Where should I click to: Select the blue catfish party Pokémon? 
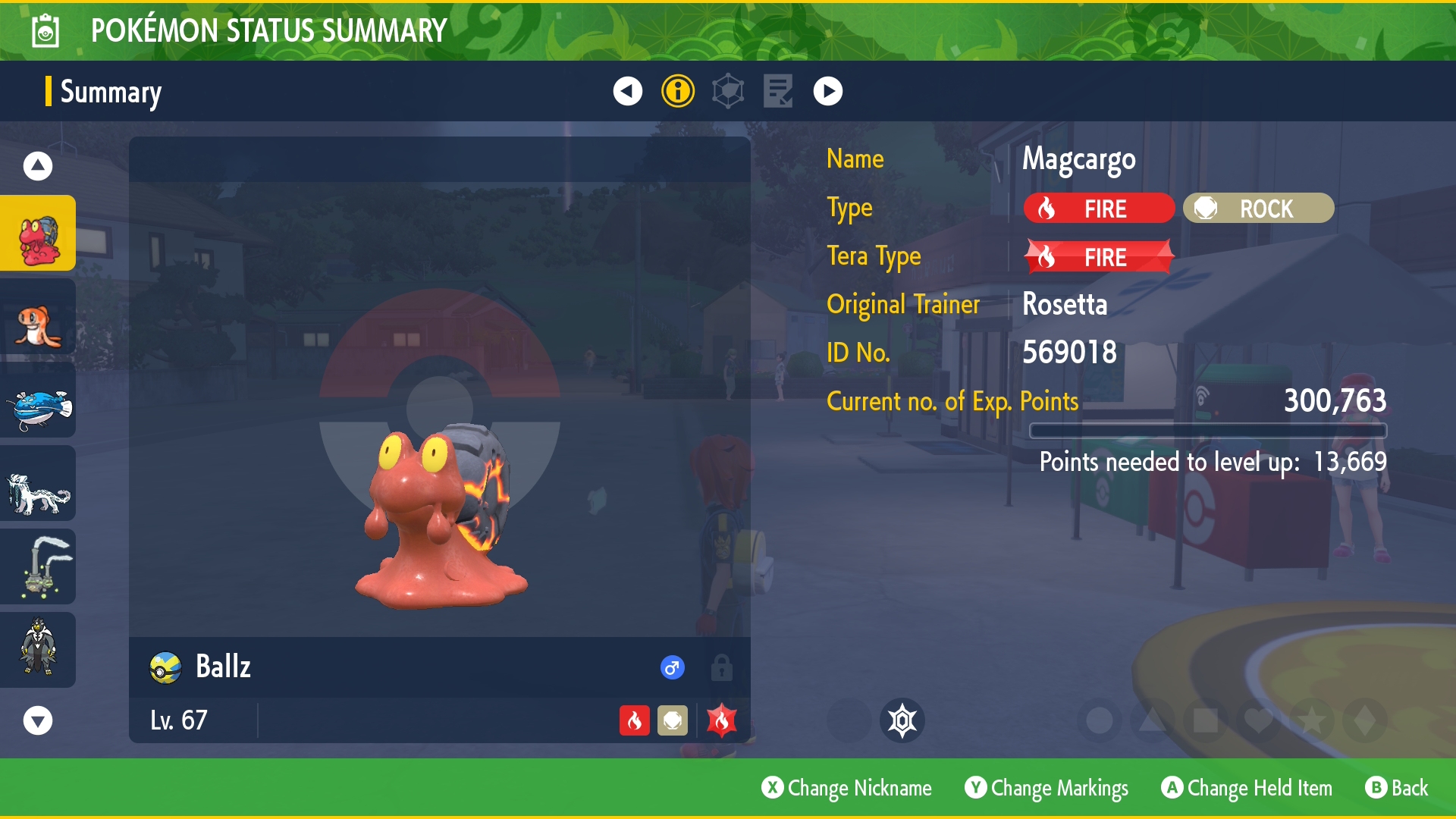[38, 400]
